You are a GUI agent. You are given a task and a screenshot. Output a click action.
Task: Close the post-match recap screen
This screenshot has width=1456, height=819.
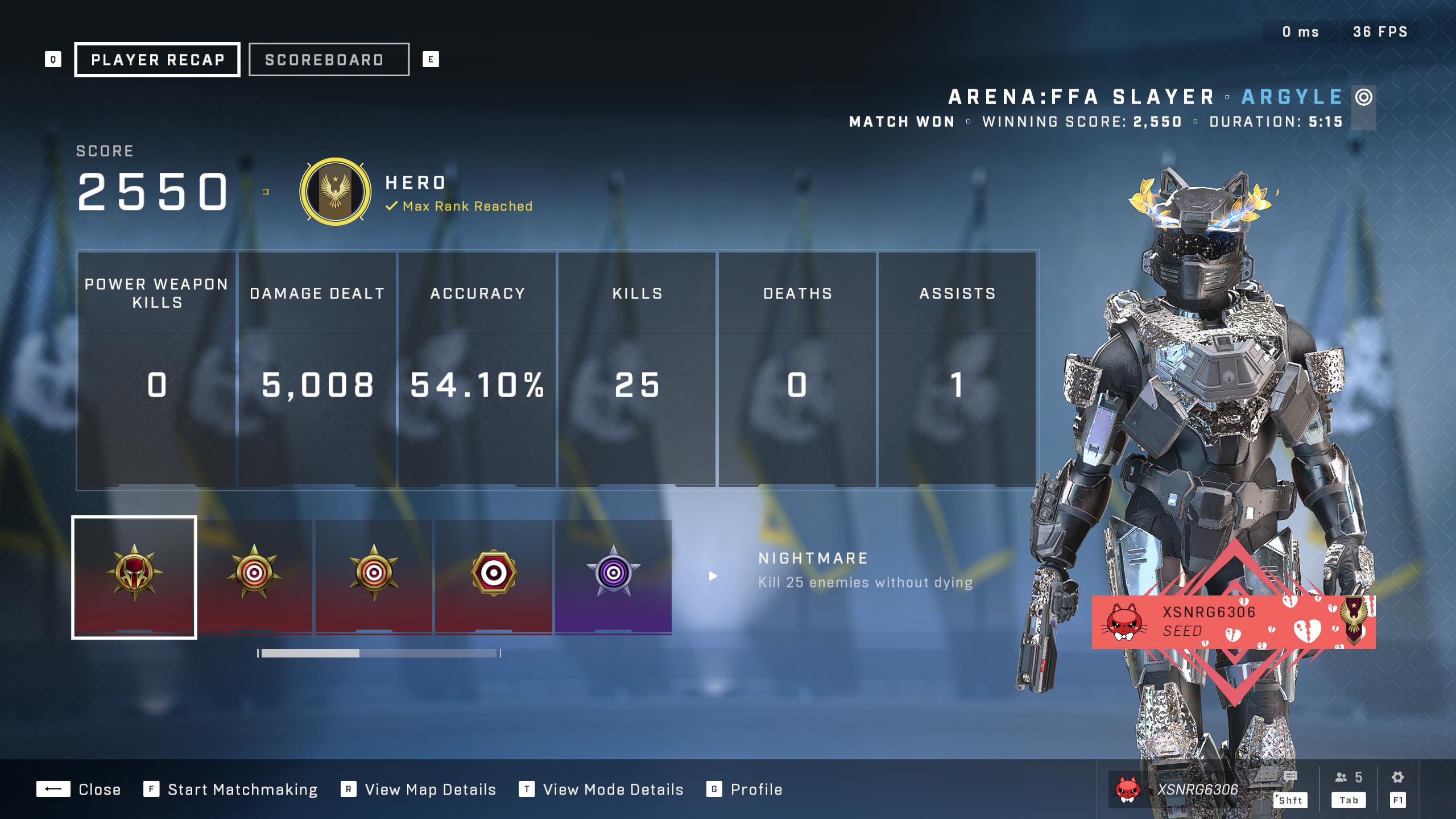pos(79,789)
